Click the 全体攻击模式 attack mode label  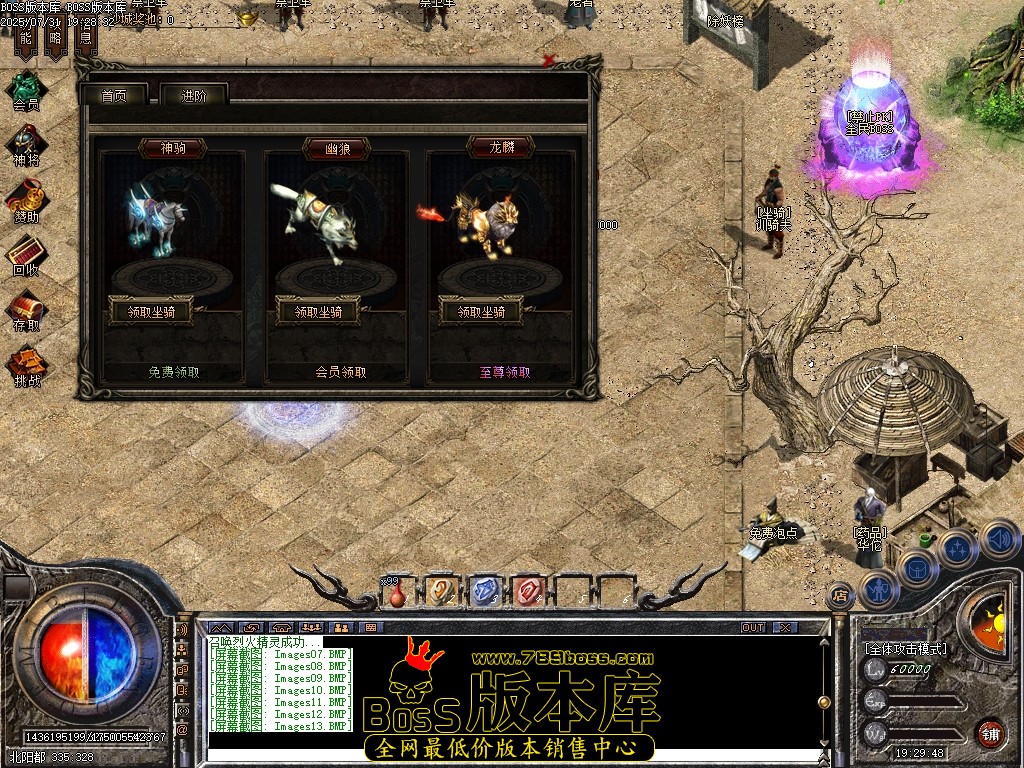pyautogui.click(x=905, y=648)
